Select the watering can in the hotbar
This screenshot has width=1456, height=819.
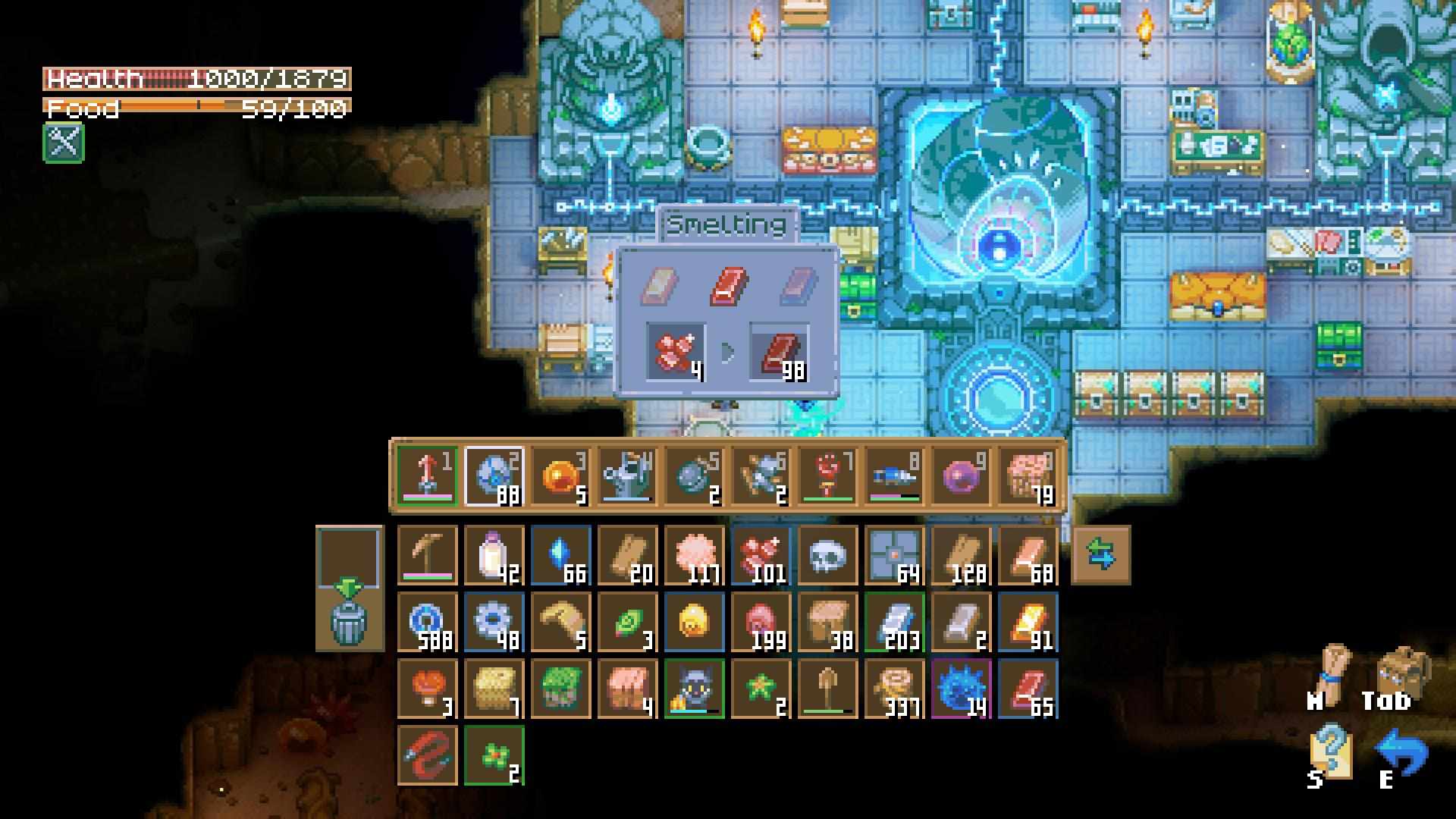click(x=628, y=476)
